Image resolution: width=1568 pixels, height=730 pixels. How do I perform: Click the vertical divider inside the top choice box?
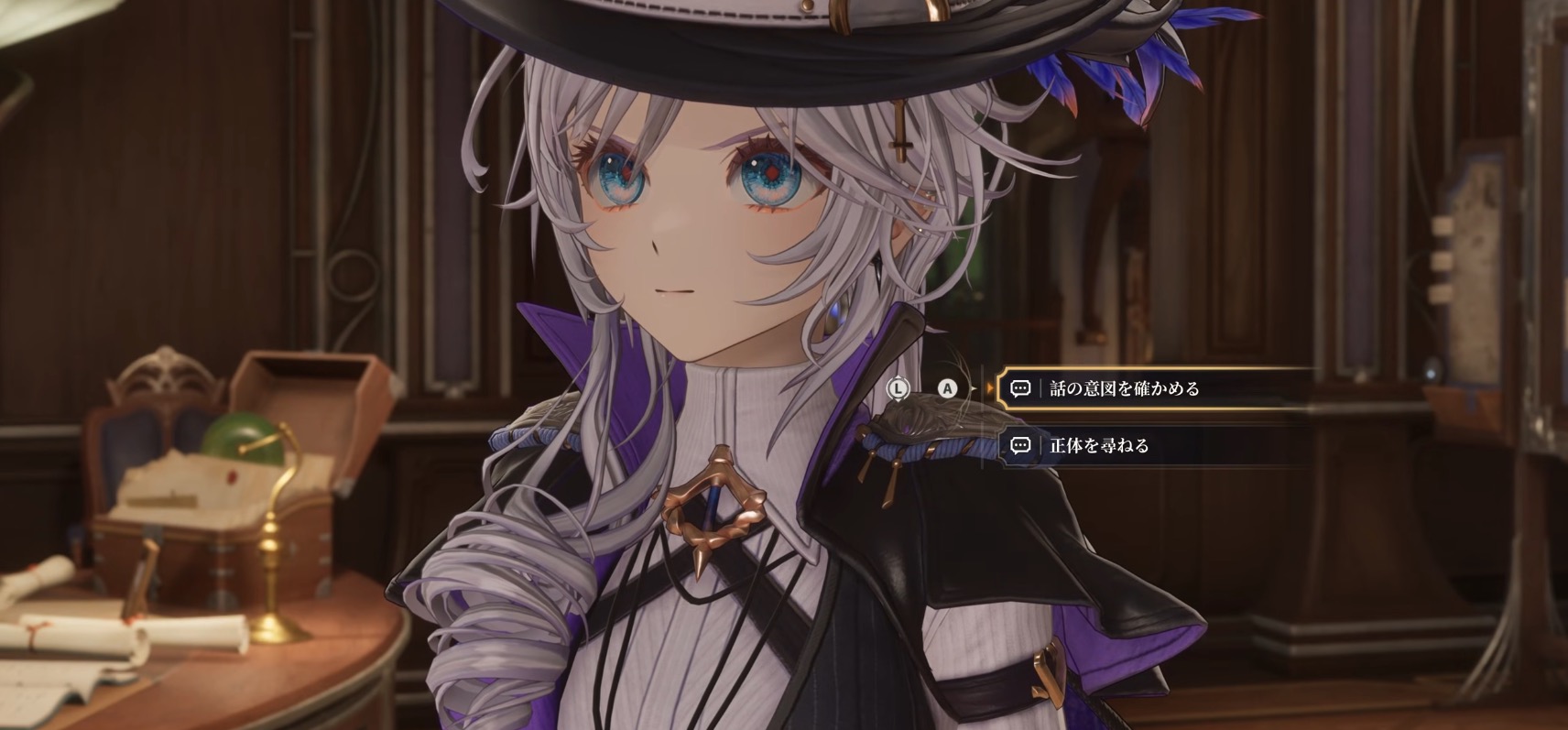click(1041, 388)
